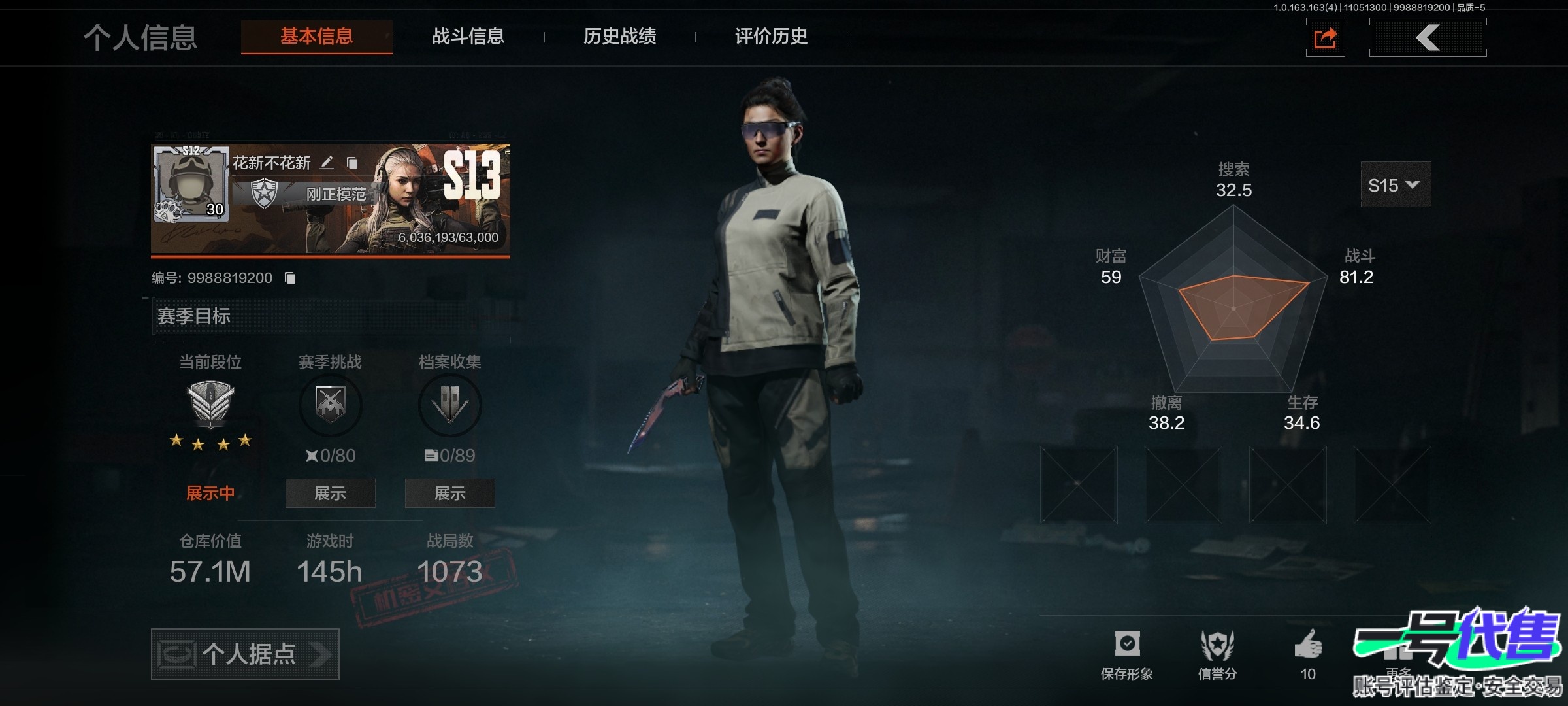View the 历史战绩 tab
This screenshot has width=1568, height=706.
(619, 37)
